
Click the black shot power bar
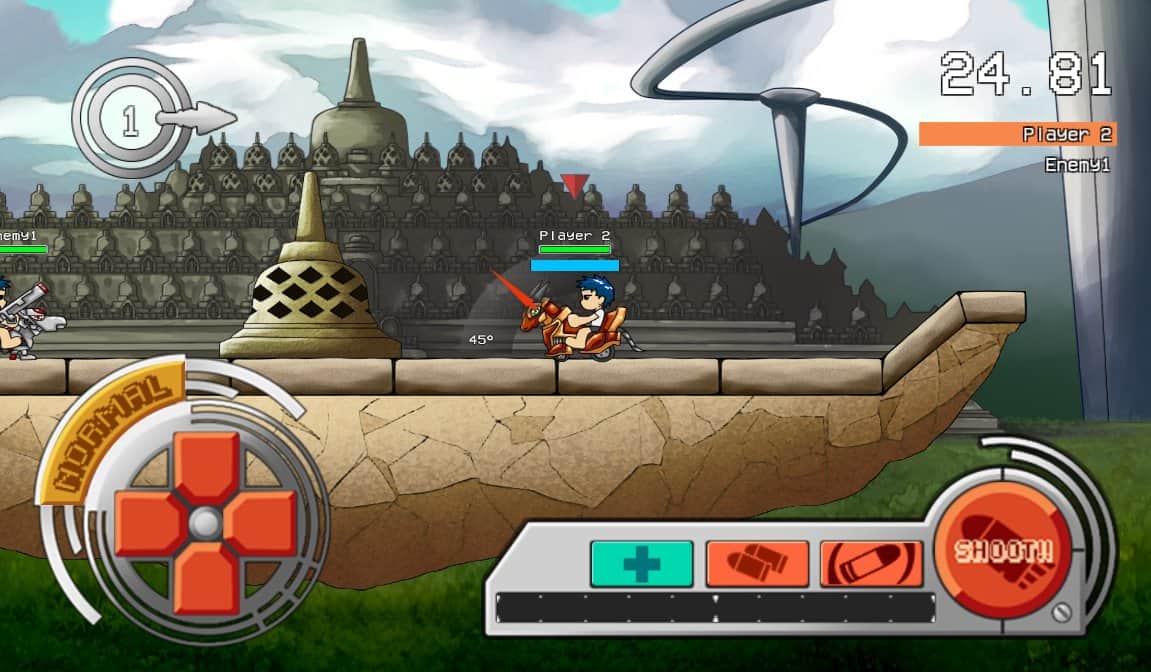[x=715, y=608]
